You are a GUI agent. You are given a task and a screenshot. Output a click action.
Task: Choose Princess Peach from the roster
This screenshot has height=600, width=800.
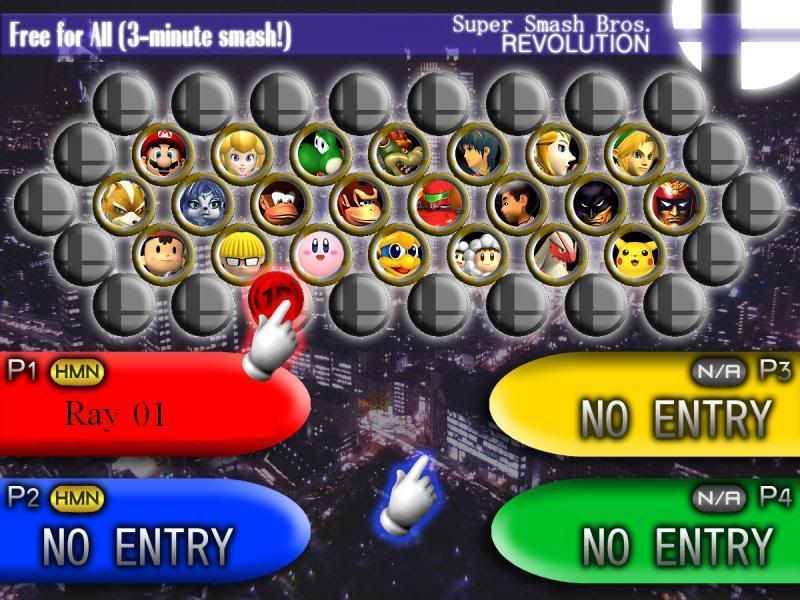[x=240, y=152]
